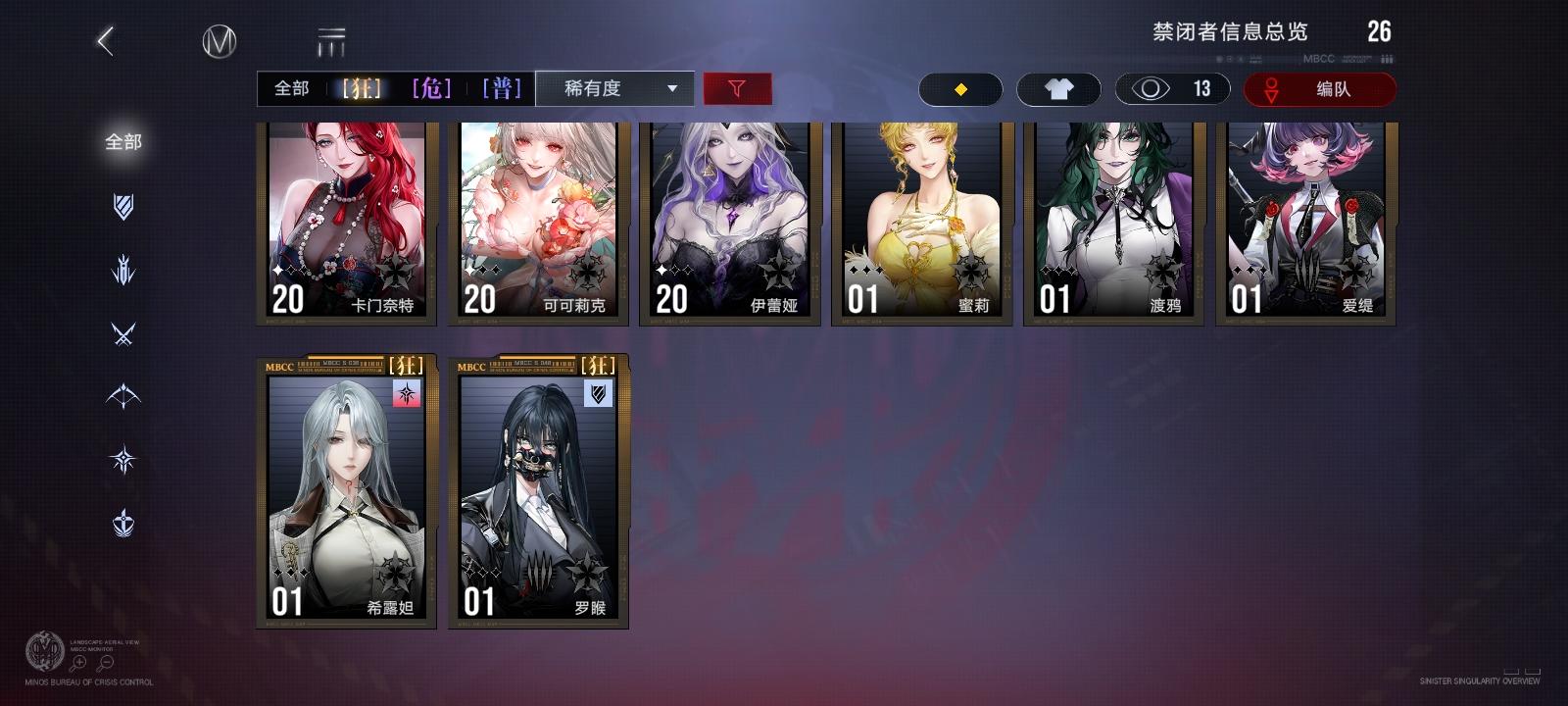Screen dimensions: 1568x706
Task: Go back with the arrow at top left
Action: 104,43
